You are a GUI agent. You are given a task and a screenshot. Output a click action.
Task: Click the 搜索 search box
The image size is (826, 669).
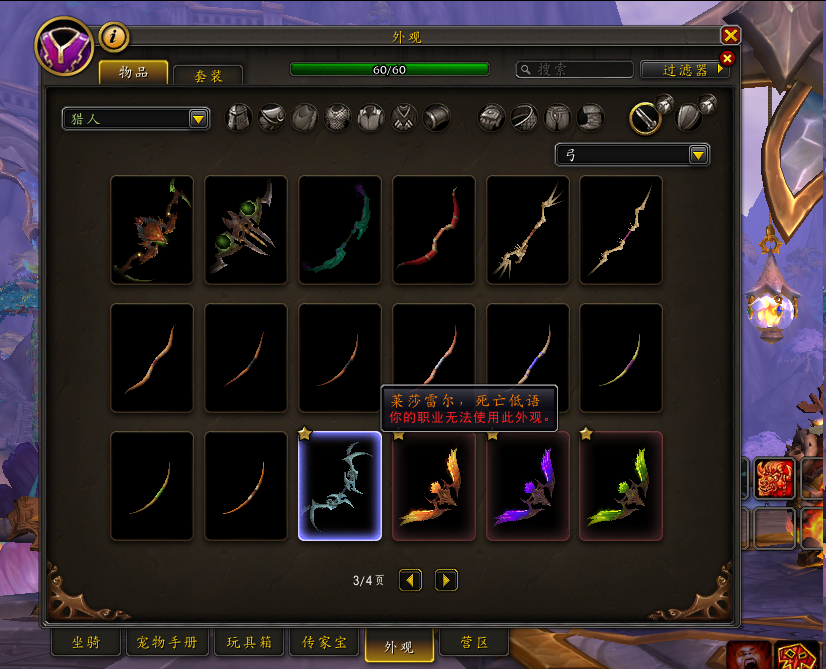tap(575, 70)
